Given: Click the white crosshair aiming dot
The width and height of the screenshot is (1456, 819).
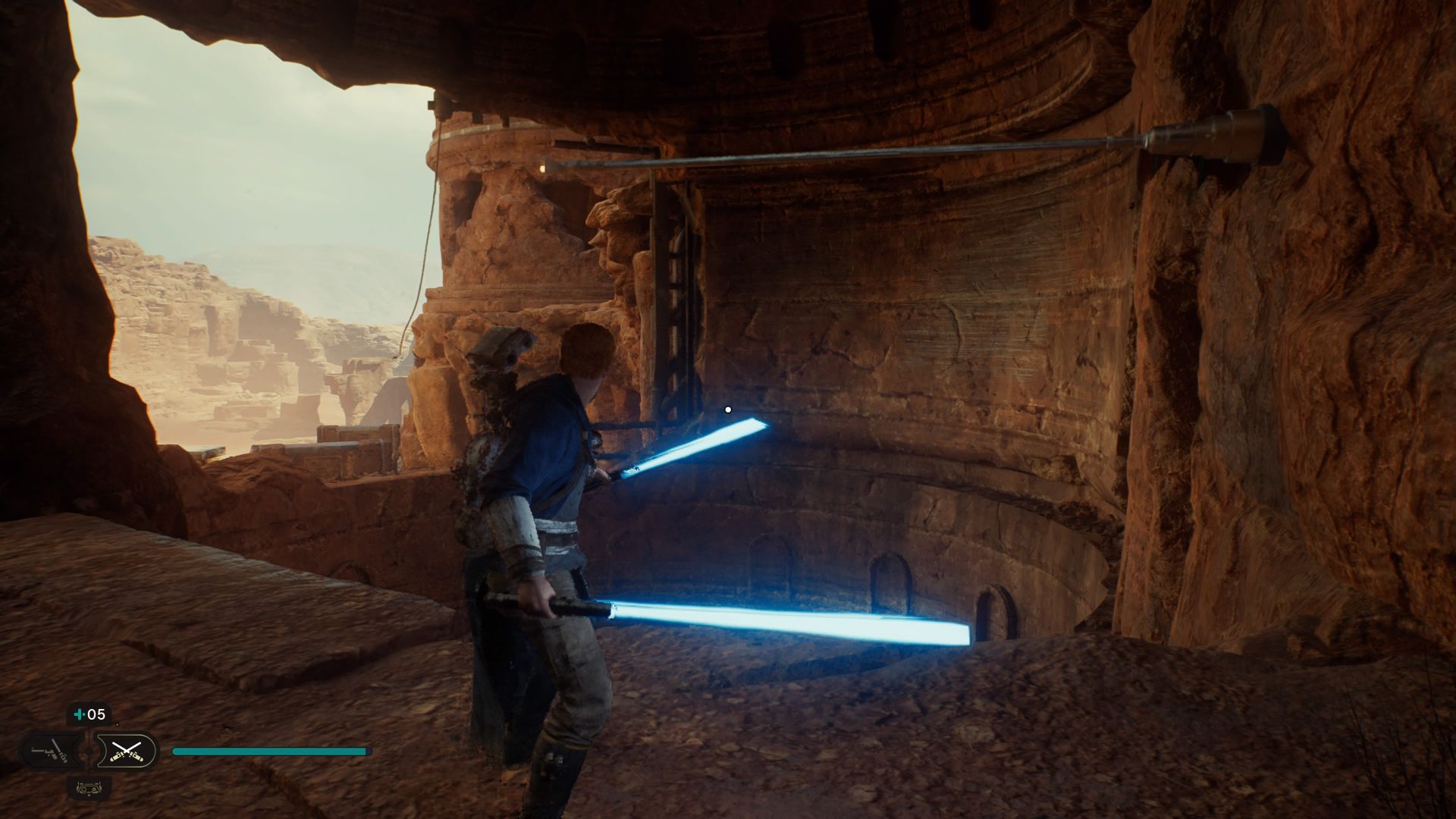Looking at the screenshot, I should (729, 408).
